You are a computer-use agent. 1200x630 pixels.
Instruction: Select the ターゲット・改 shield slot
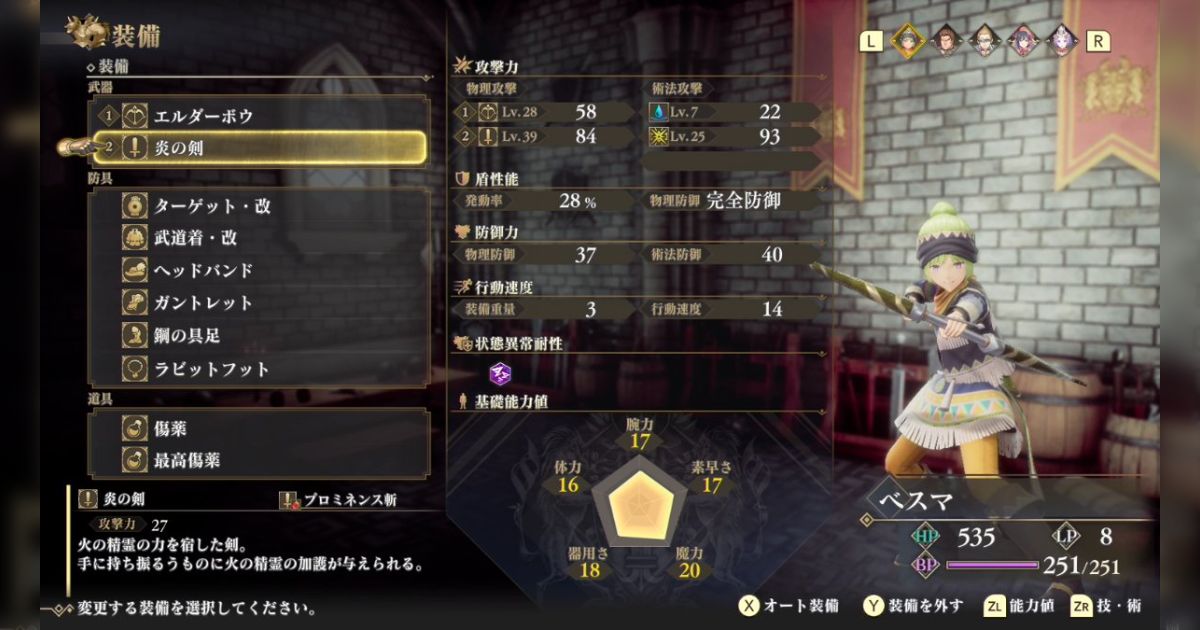tap(260, 206)
